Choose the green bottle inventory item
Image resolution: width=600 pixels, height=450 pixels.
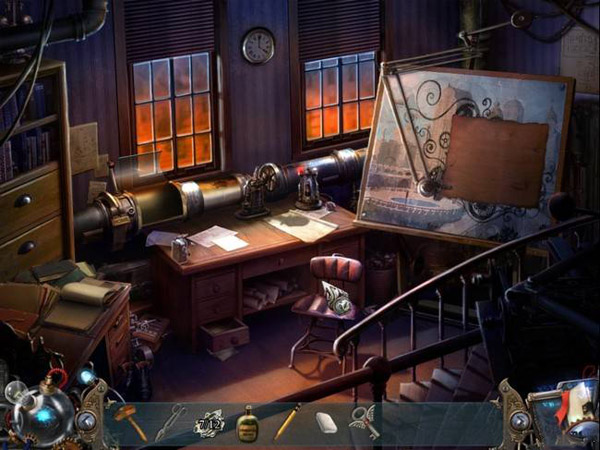(x=246, y=424)
